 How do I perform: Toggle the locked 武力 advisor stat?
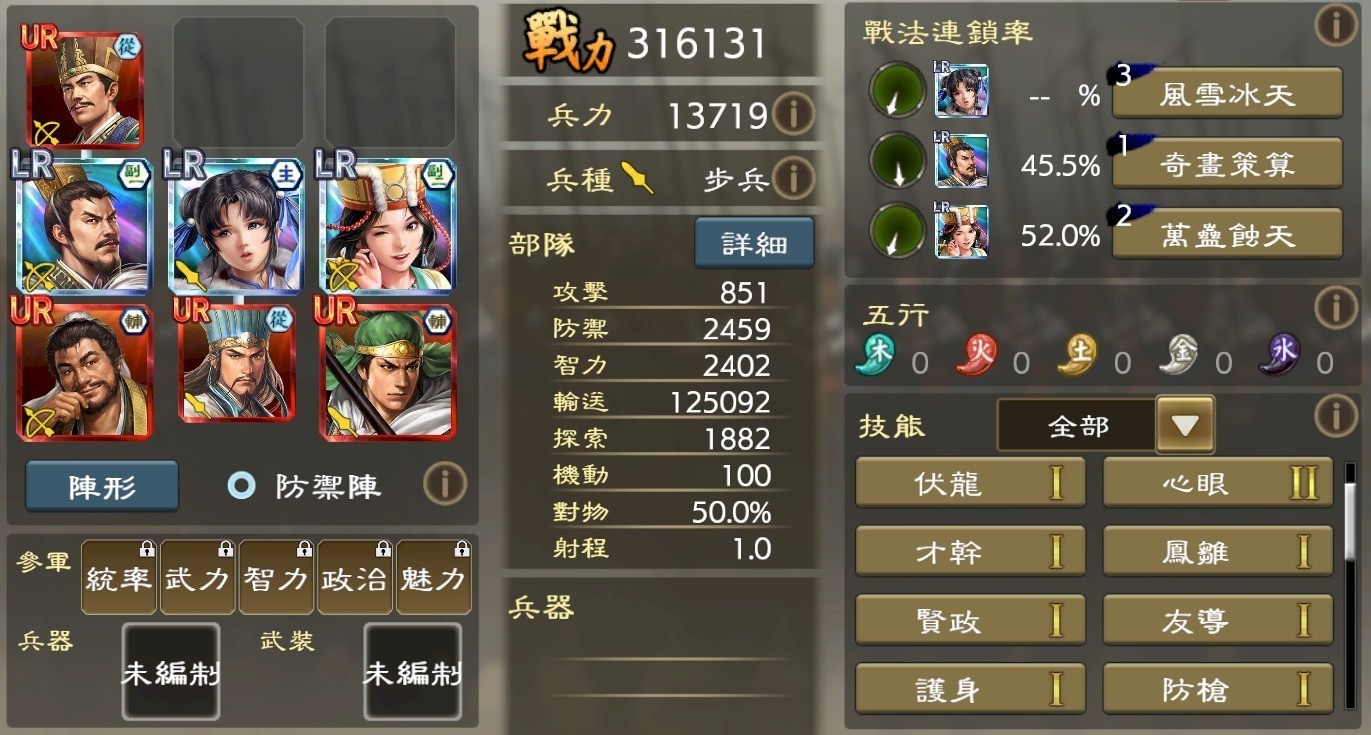coord(197,578)
